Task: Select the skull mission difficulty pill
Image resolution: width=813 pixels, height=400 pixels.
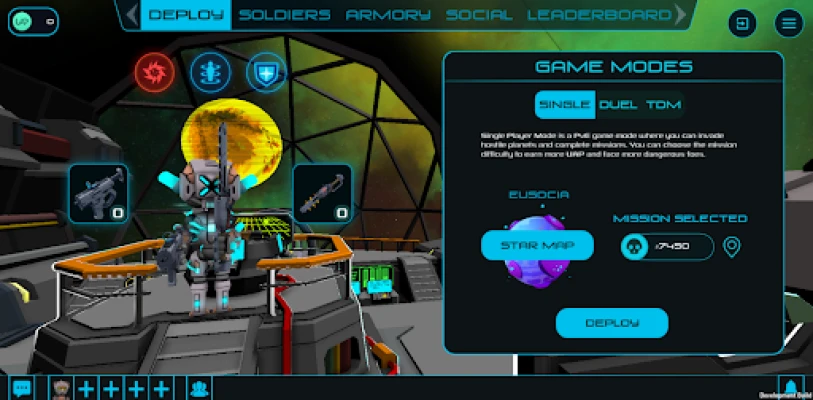Action: coord(664,247)
